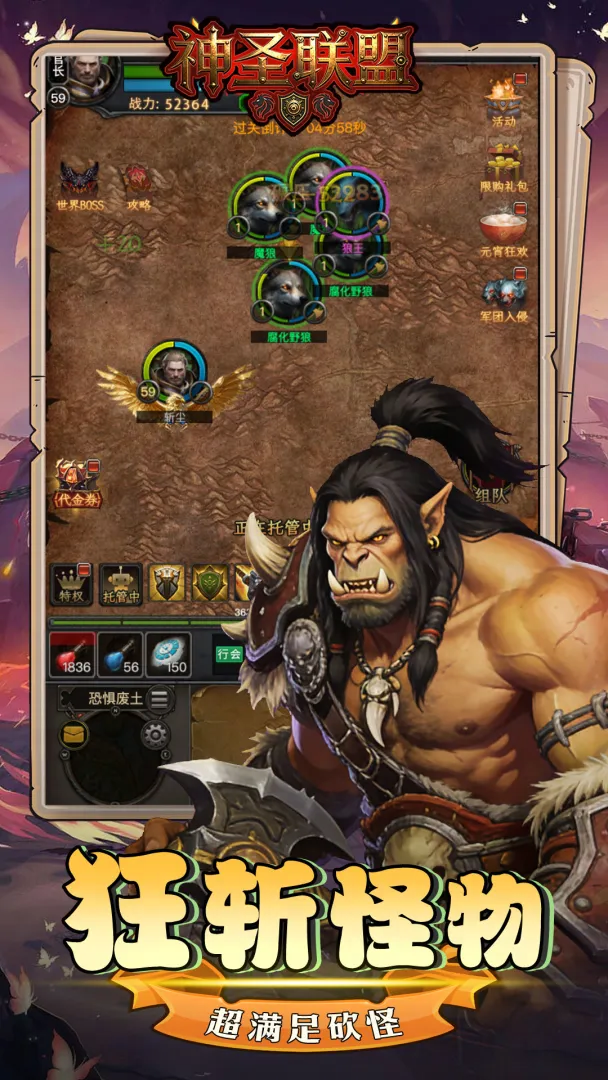The width and height of the screenshot is (608, 1080).
Task: Claim the 代金券 voucher icon
Action: pyautogui.click(x=77, y=483)
